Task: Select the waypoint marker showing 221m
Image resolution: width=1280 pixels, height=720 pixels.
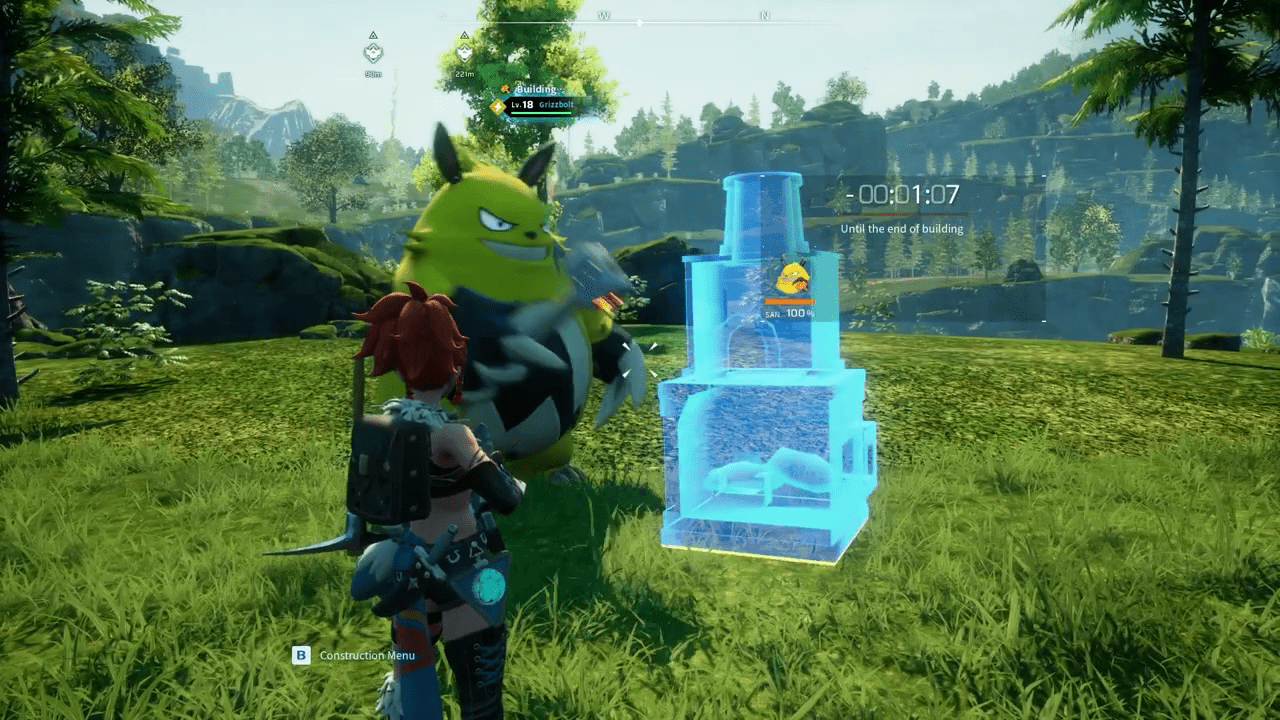Action: 464,50
